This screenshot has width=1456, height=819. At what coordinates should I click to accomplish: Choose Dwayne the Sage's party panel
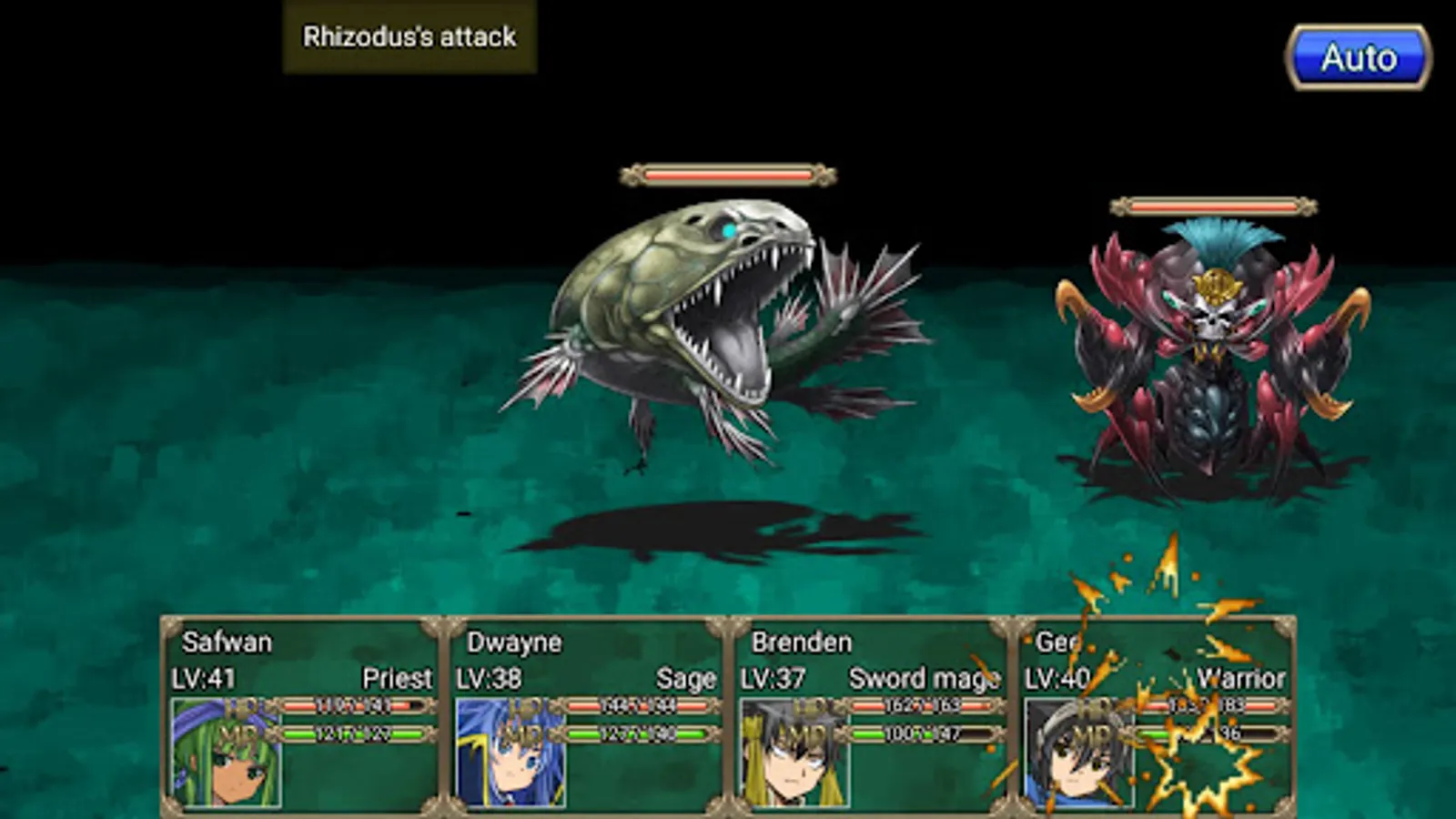[586, 715]
